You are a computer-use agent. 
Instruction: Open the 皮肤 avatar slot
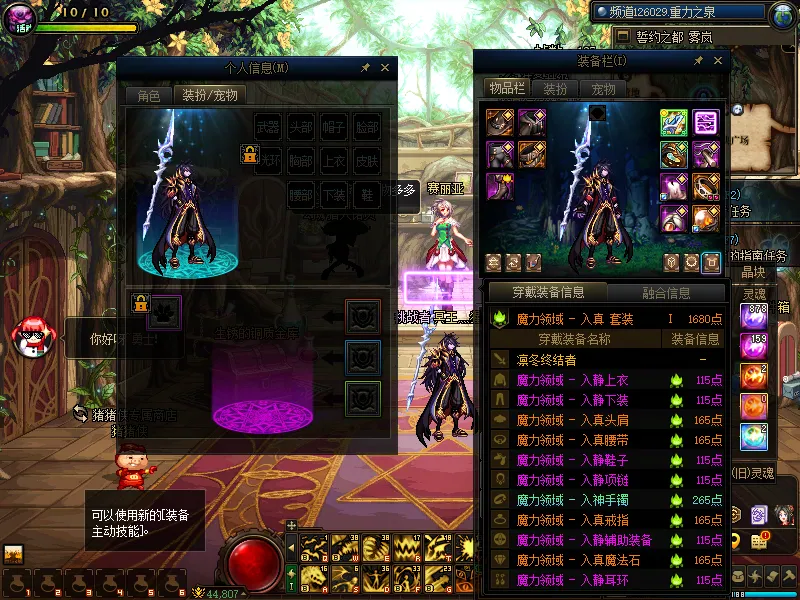pos(366,161)
